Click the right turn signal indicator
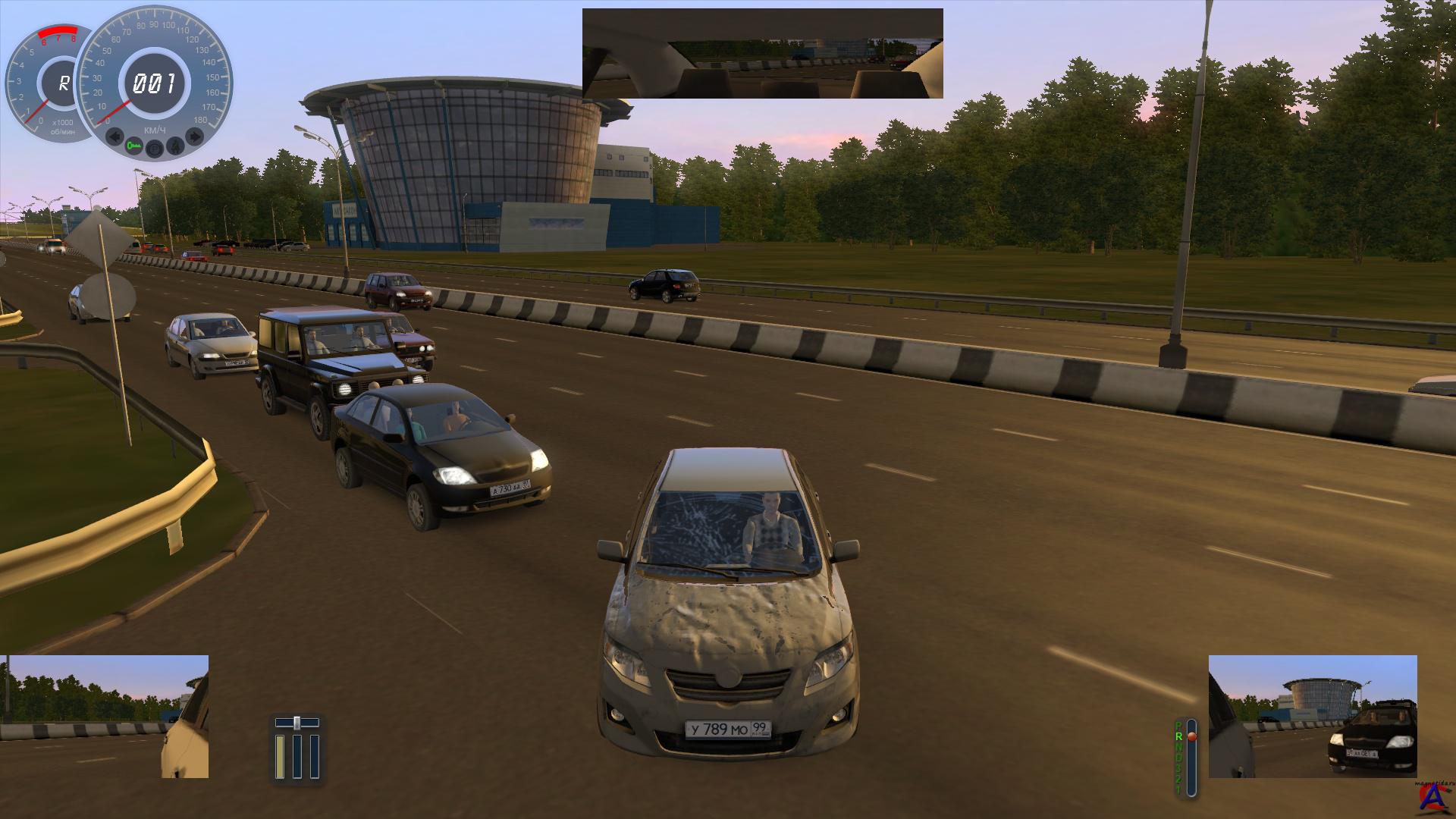Image resolution: width=1456 pixels, height=819 pixels. click(194, 137)
